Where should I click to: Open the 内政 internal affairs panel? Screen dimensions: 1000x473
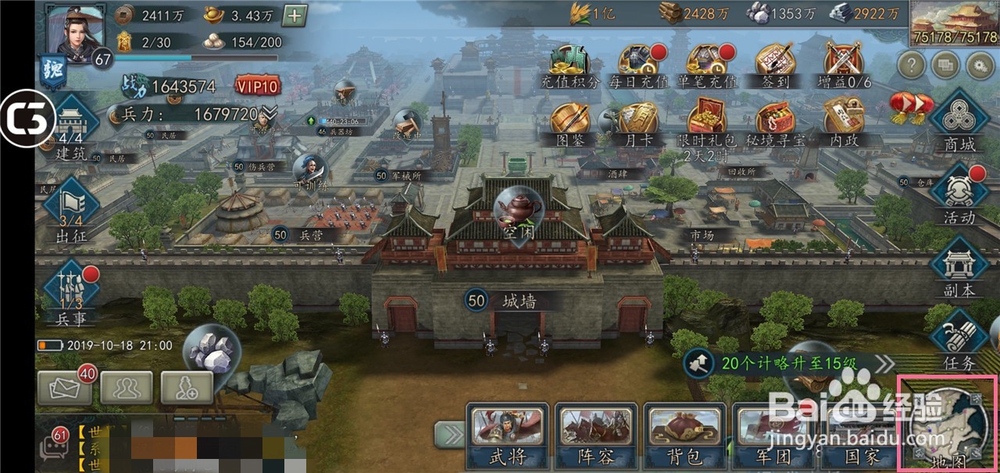coord(842,125)
